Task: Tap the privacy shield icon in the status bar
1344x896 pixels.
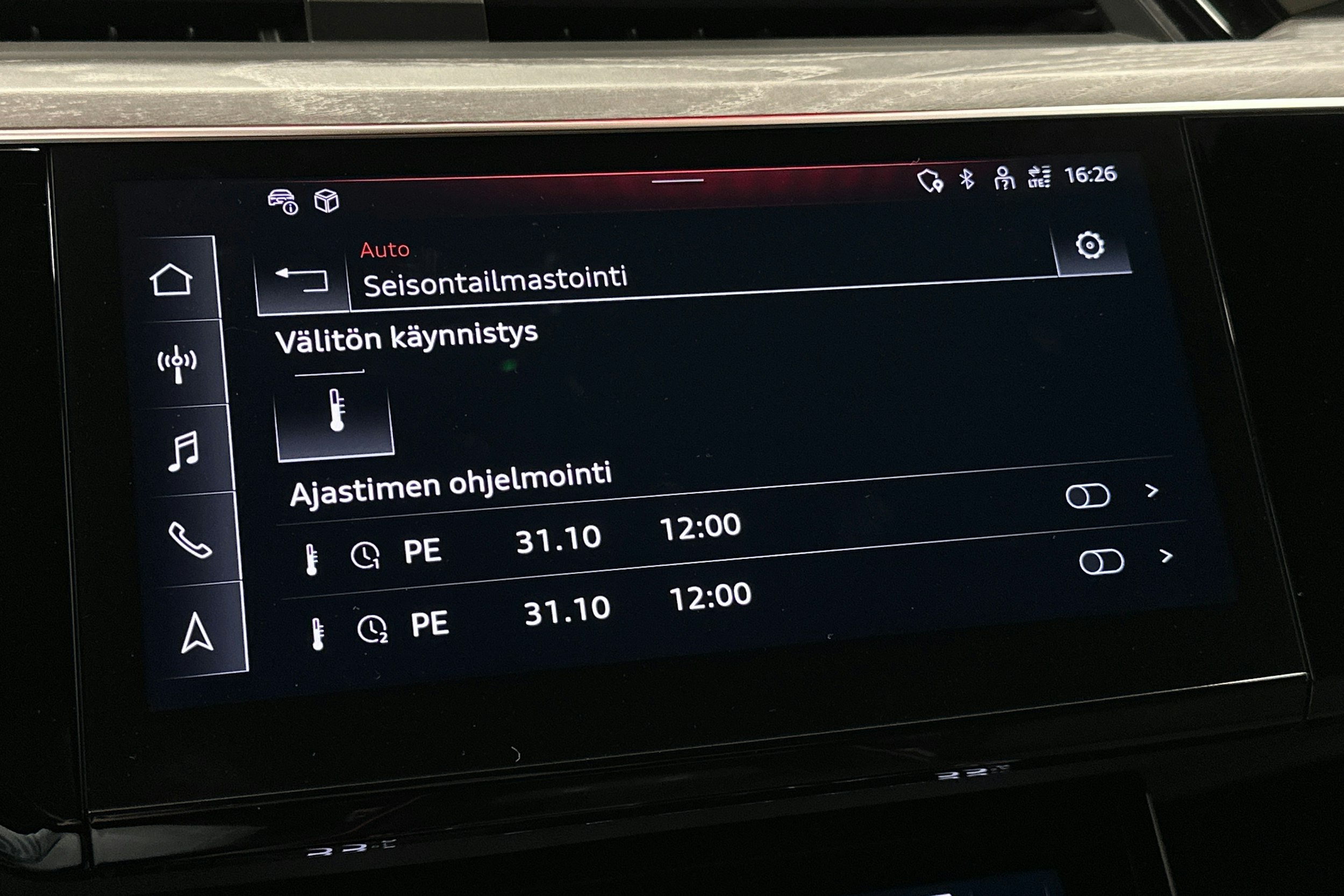Action: tap(933, 180)
